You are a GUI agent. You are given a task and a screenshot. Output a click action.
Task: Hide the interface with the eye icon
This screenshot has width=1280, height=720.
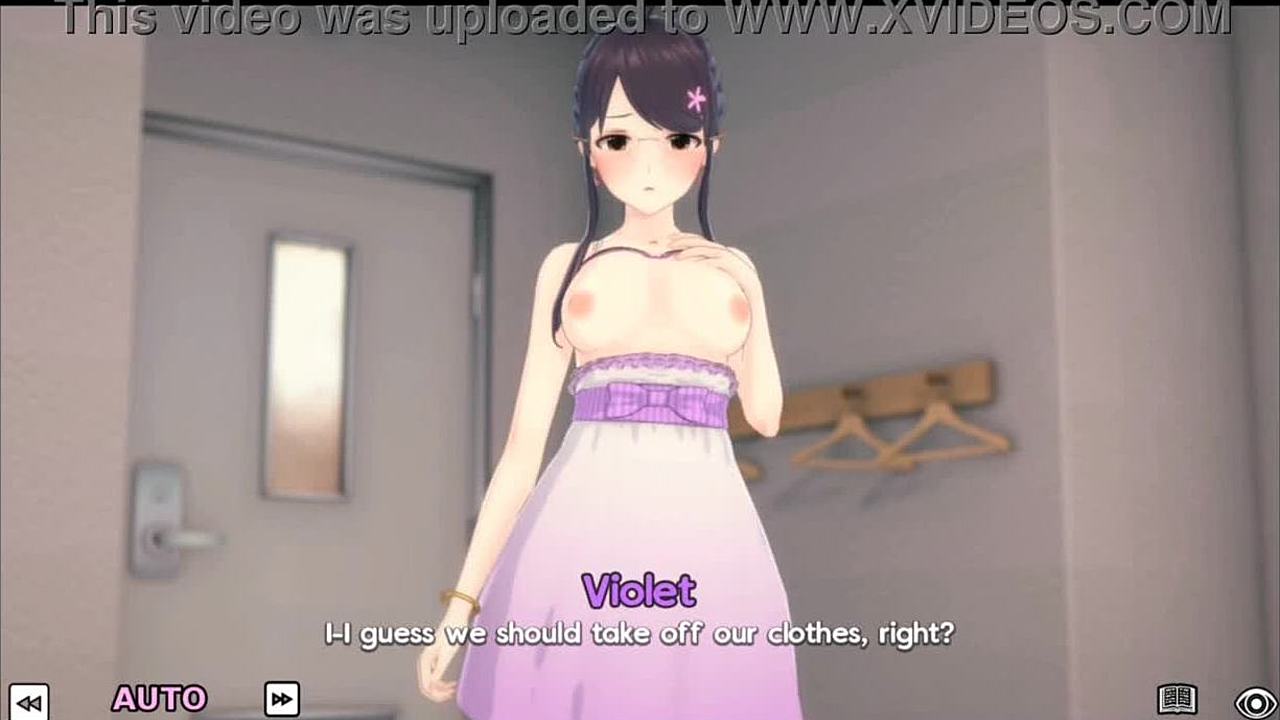coord(1256,700)
